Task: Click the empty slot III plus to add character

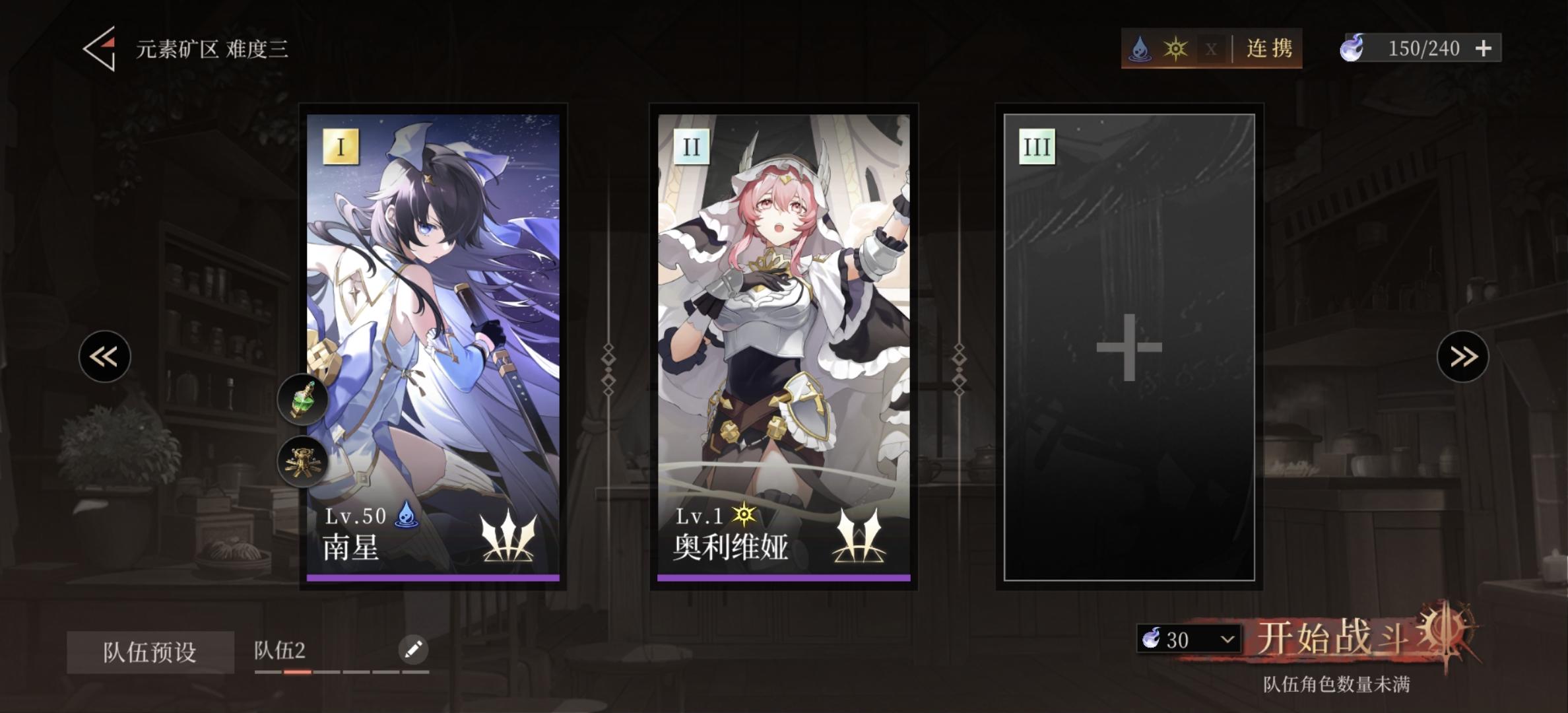Action: pyautogui.click(x=1130, y=346)
